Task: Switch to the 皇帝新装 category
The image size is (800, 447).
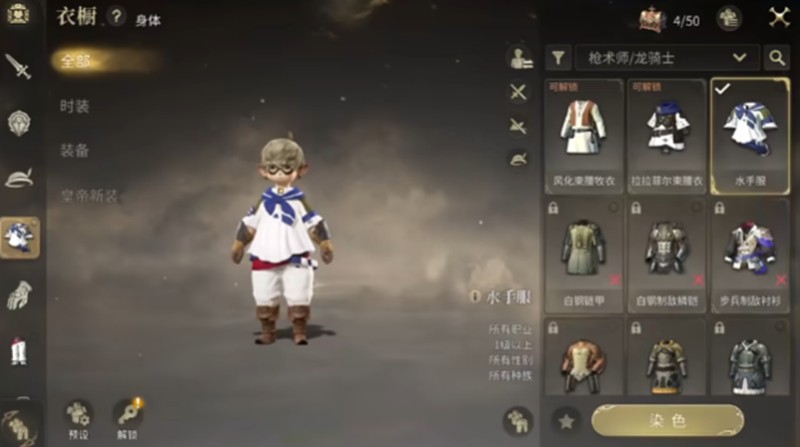Action: (x=89, y=195)
